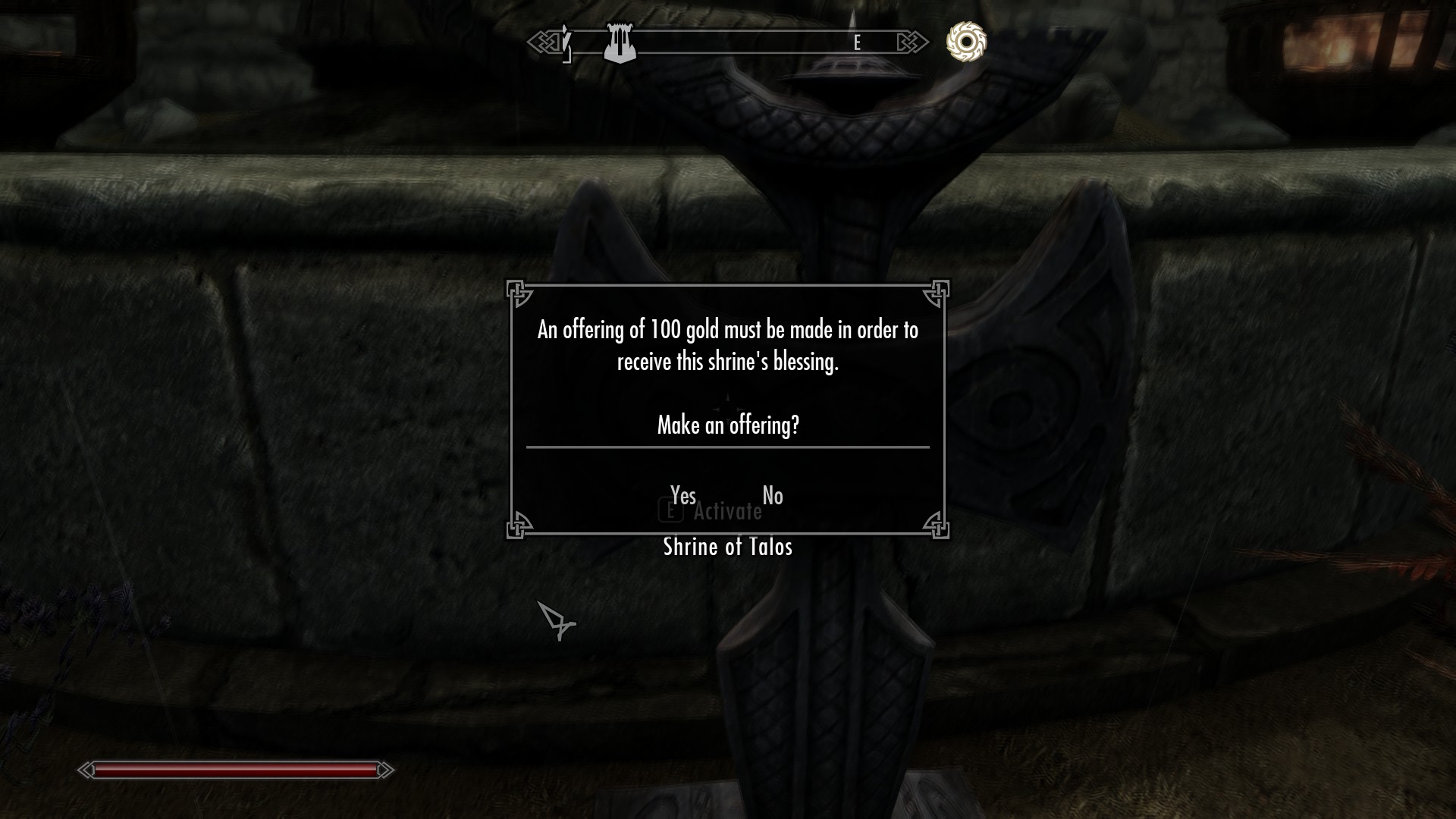This screenshot has height=819, width=1456.
Task: Decline the offering by selecting No
Action: 772,496
